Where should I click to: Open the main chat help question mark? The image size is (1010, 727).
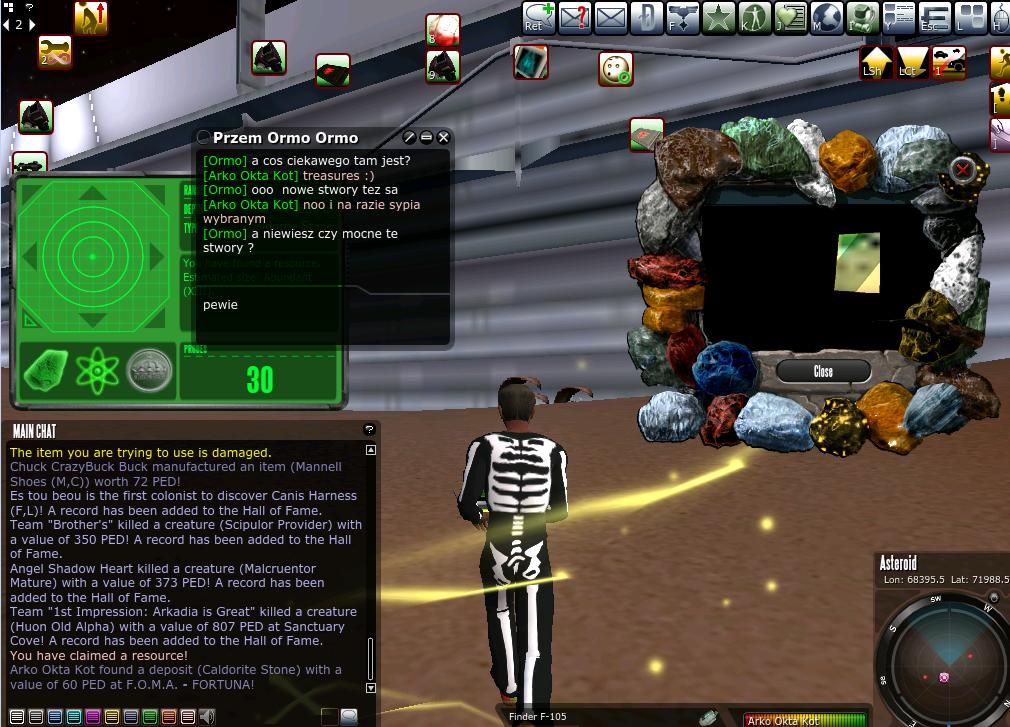point(369,430)
